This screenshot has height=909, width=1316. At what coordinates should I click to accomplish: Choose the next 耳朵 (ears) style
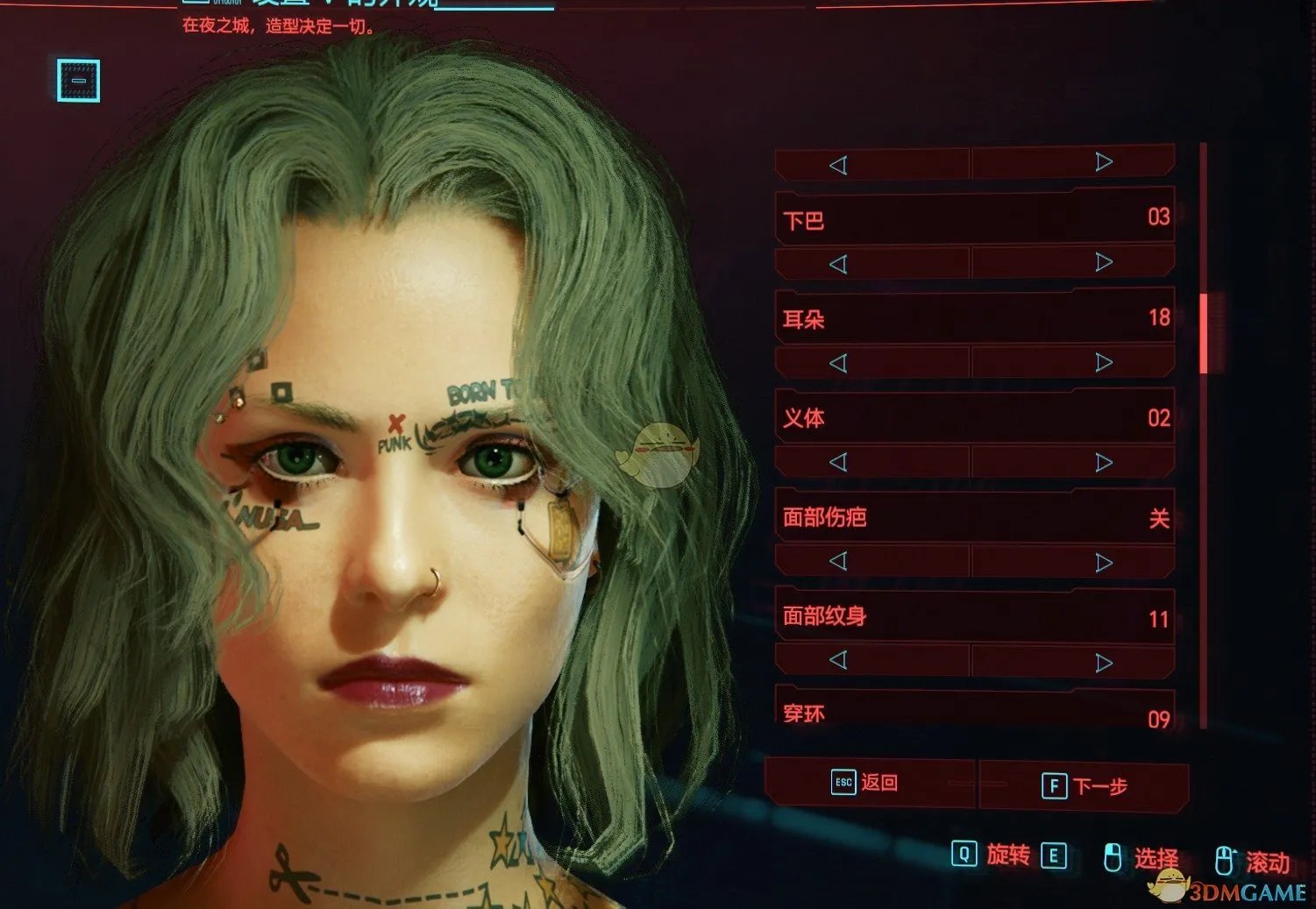1104,362
